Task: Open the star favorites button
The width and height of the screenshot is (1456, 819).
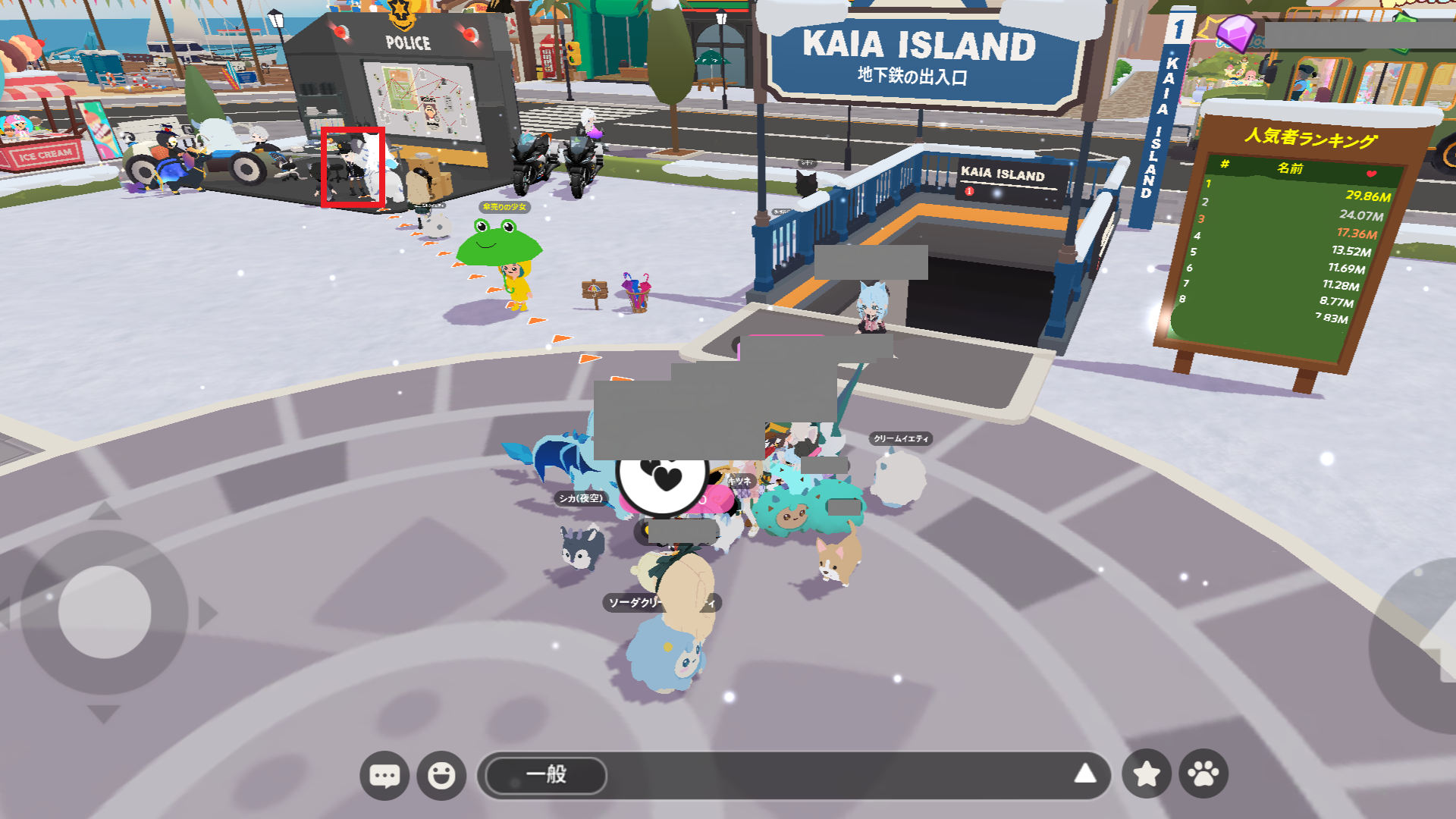Action: click(1147, 773)
